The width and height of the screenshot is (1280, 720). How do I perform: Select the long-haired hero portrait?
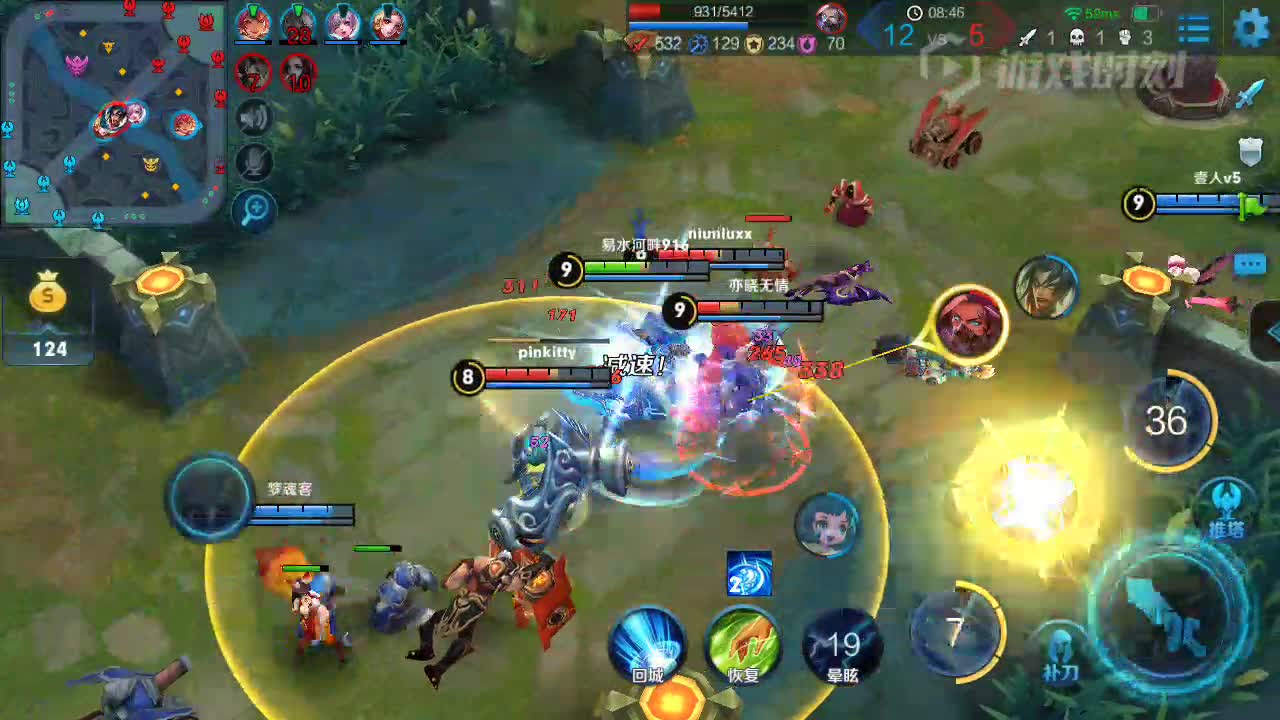pos(1046,288)
